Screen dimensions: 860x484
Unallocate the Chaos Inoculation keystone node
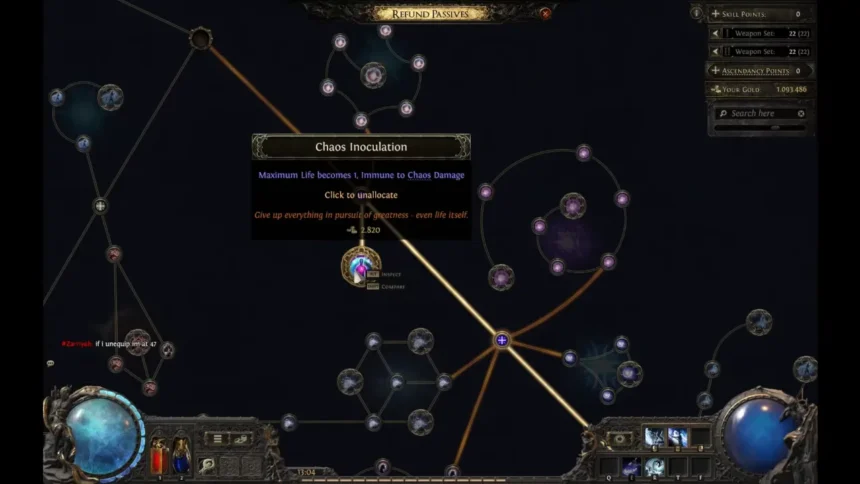360,265
